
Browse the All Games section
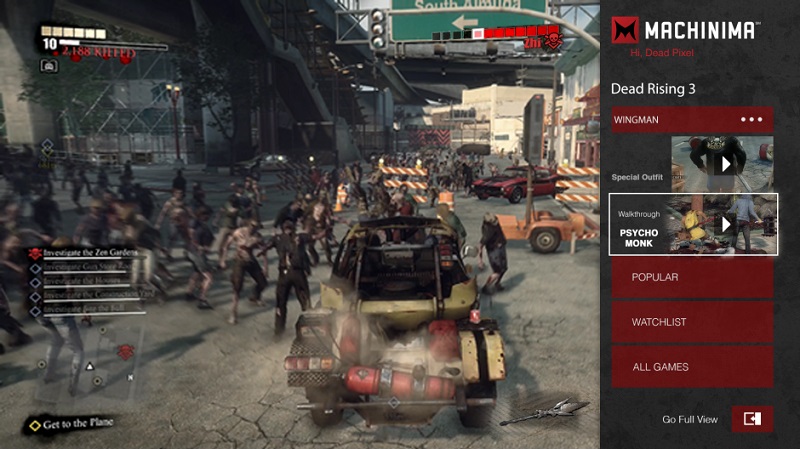(x=693, y=367)
